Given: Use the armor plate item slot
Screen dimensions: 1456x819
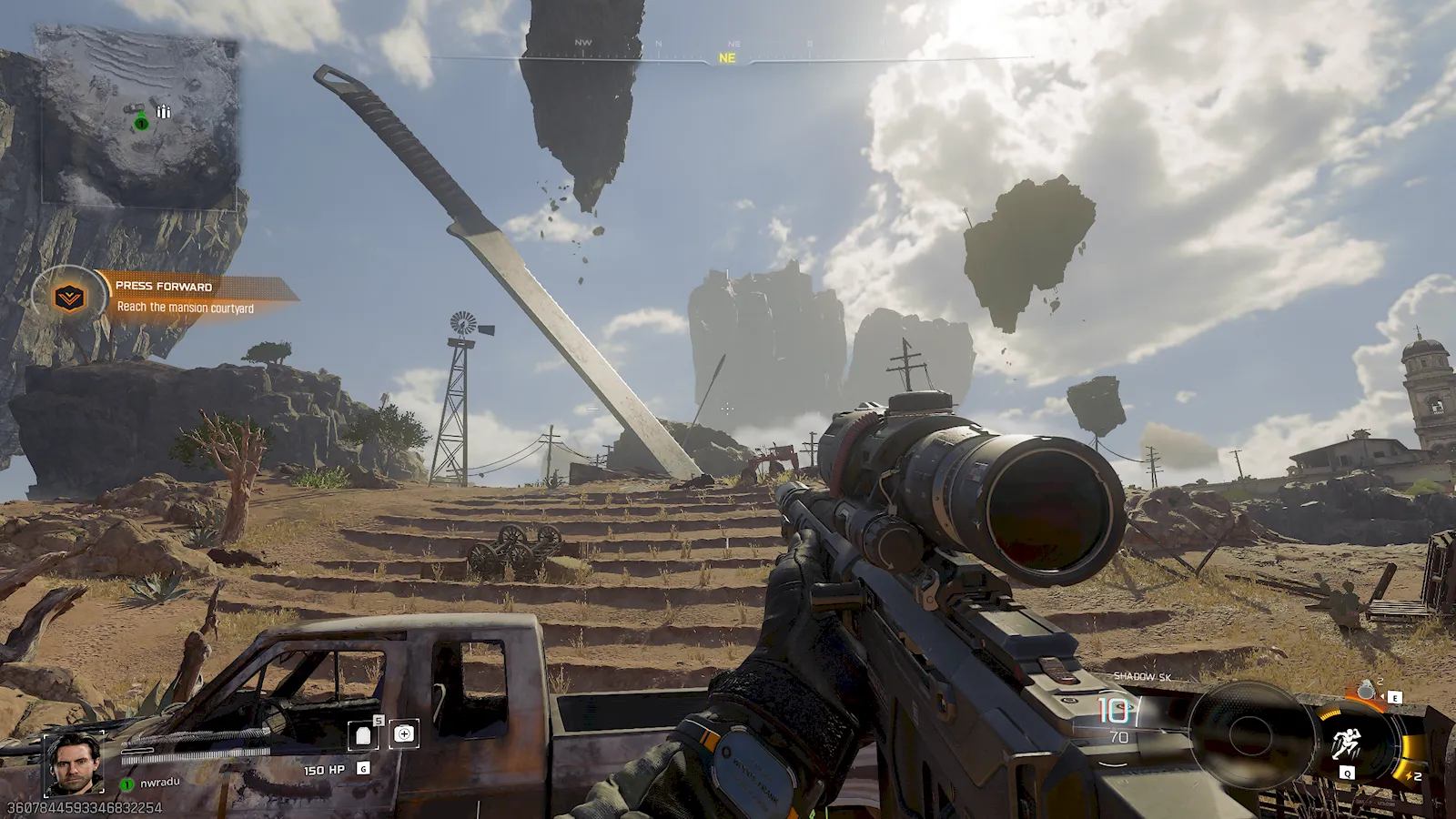Looking at the screenshot, I should coord(363,735).
